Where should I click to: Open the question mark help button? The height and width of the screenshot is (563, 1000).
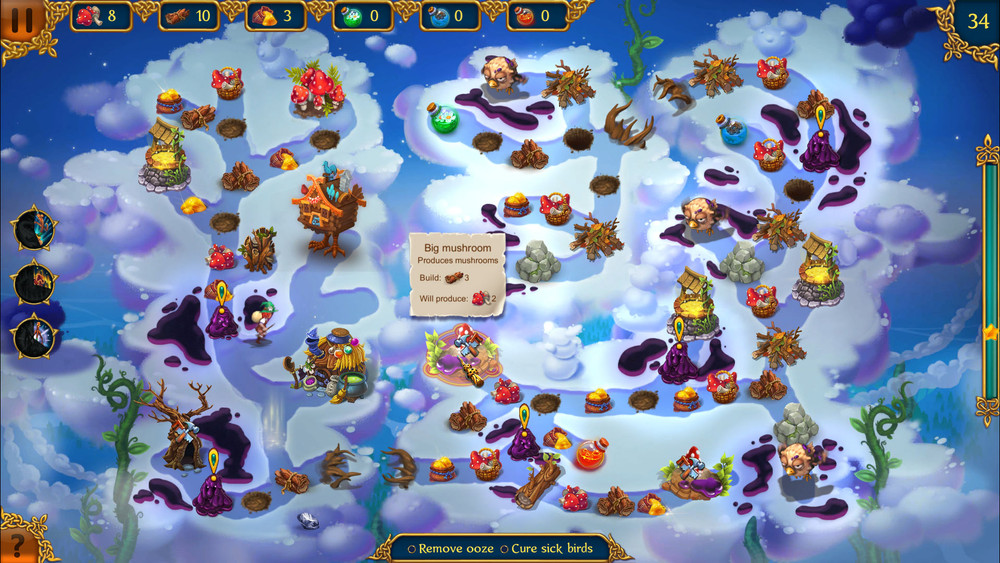pyautogui.click(x=17, y=546)
